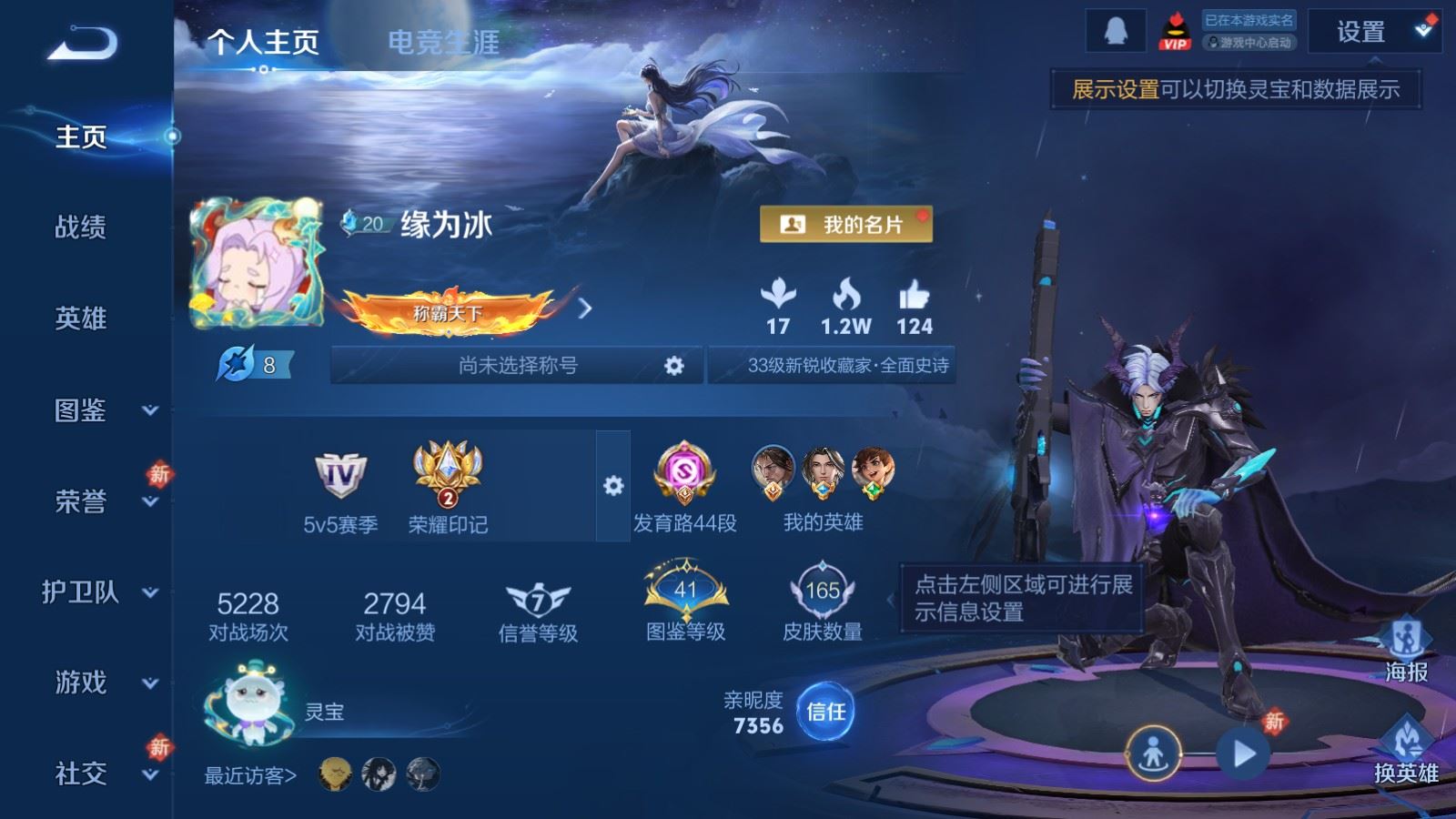Image resolution: width=1456 pixels, height=819 pixels.
Task: Expand the 荣誉 sidebar entry
Action: coord(98,501)
